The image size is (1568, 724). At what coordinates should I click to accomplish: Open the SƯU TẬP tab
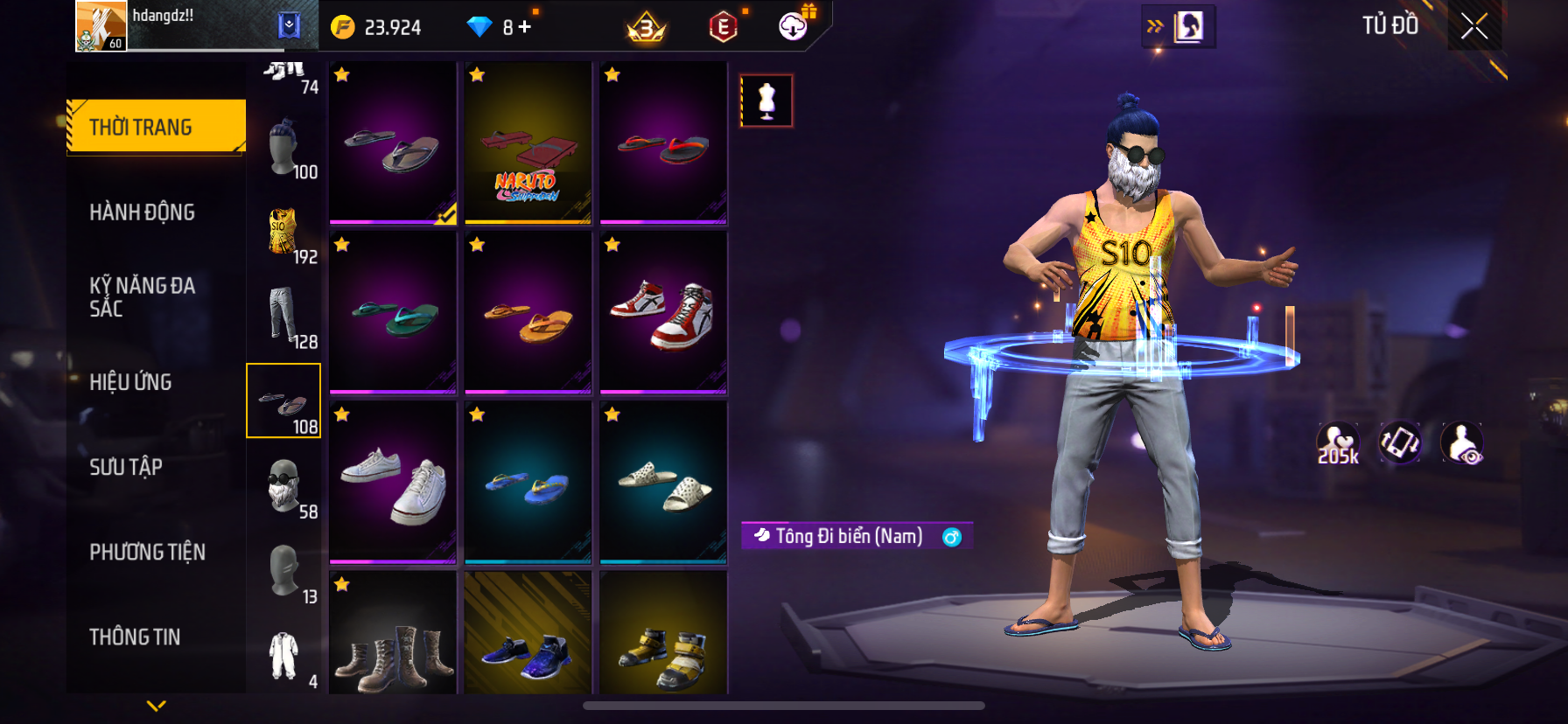pyautogui.click(x=126, y=467)
